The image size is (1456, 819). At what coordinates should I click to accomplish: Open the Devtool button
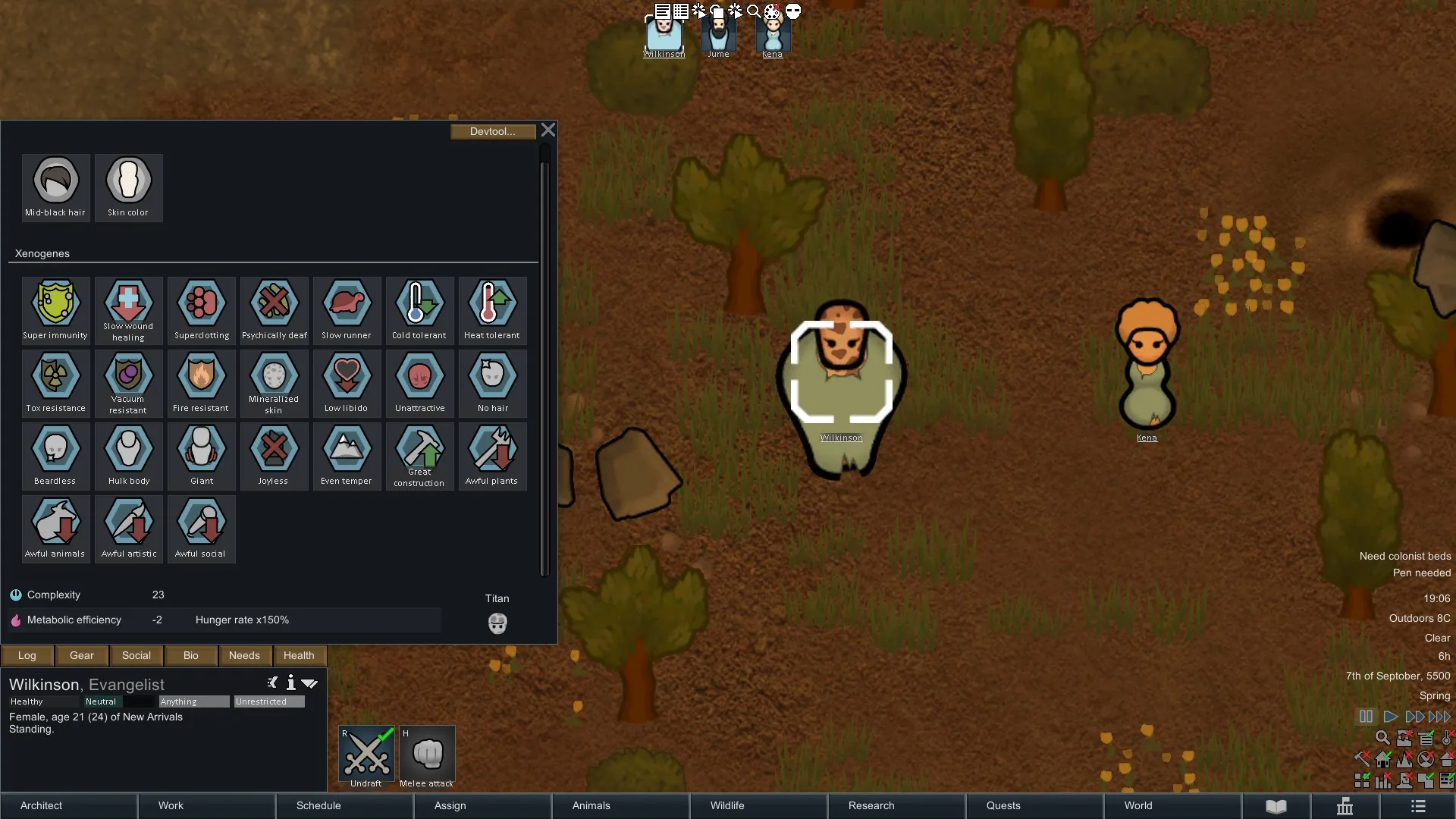492,132
